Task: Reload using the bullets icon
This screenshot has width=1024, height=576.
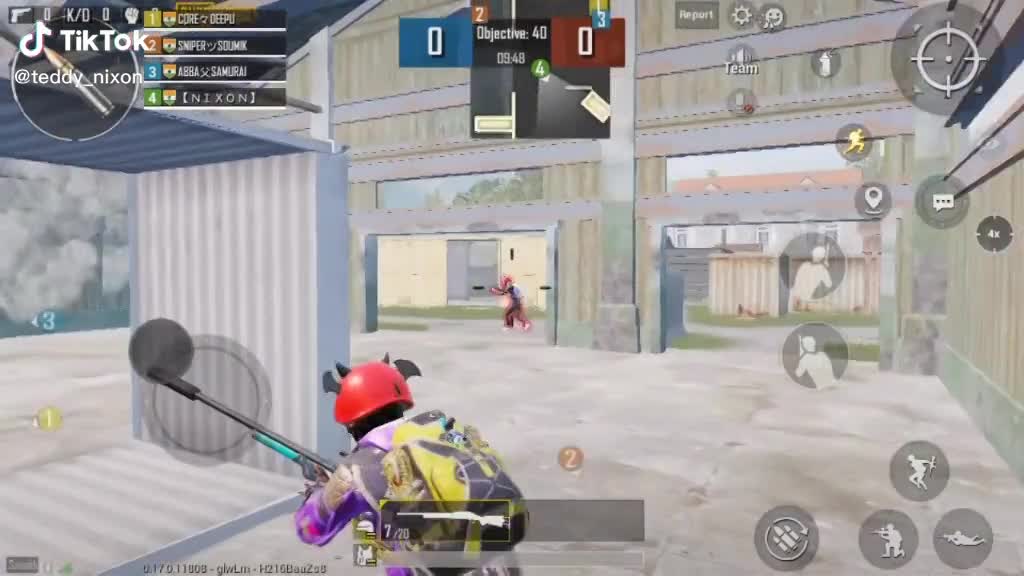Action: (x=786, y=537)
